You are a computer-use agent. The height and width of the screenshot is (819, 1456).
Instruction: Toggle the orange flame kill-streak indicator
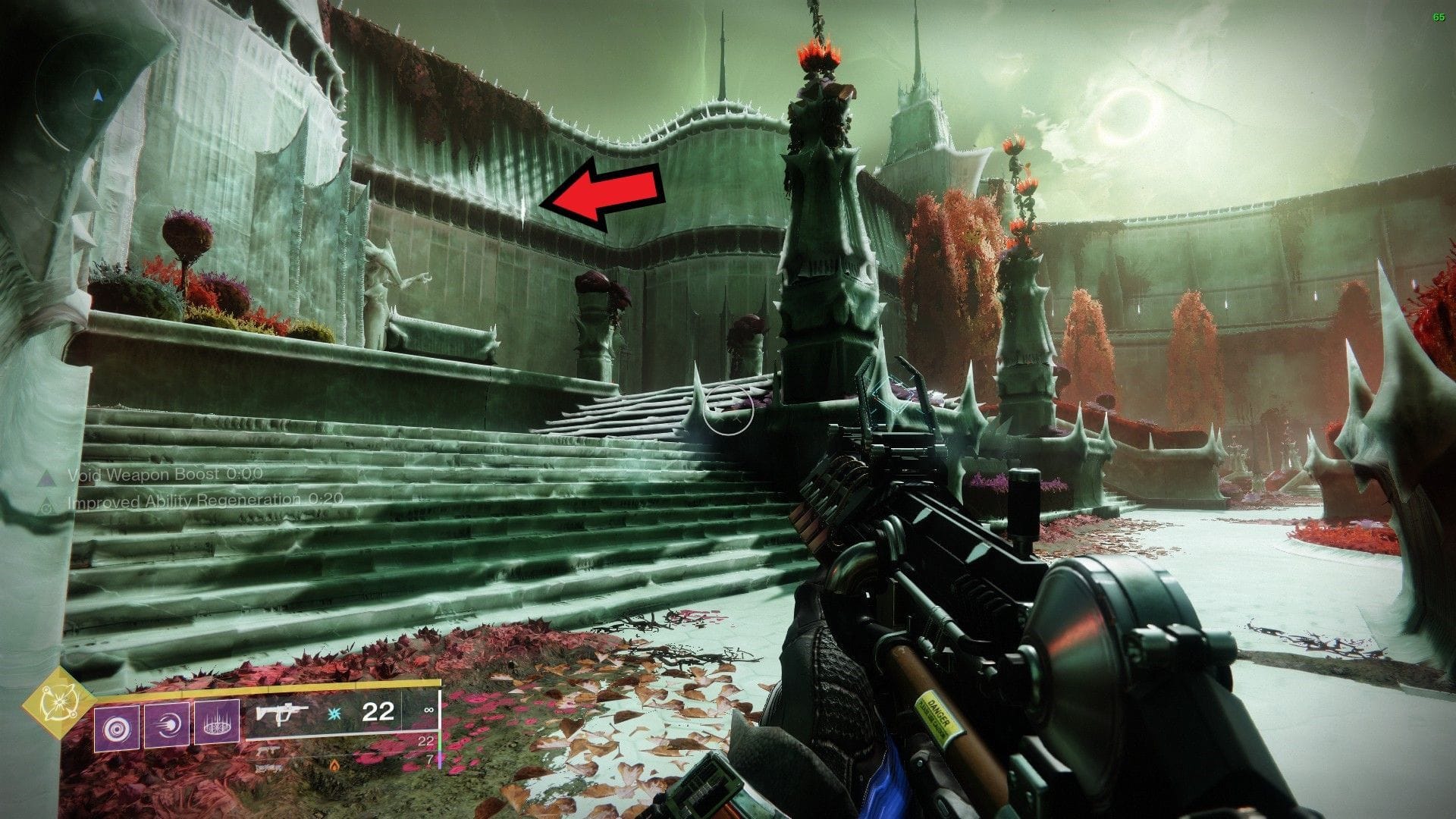(x=334, y=764)
